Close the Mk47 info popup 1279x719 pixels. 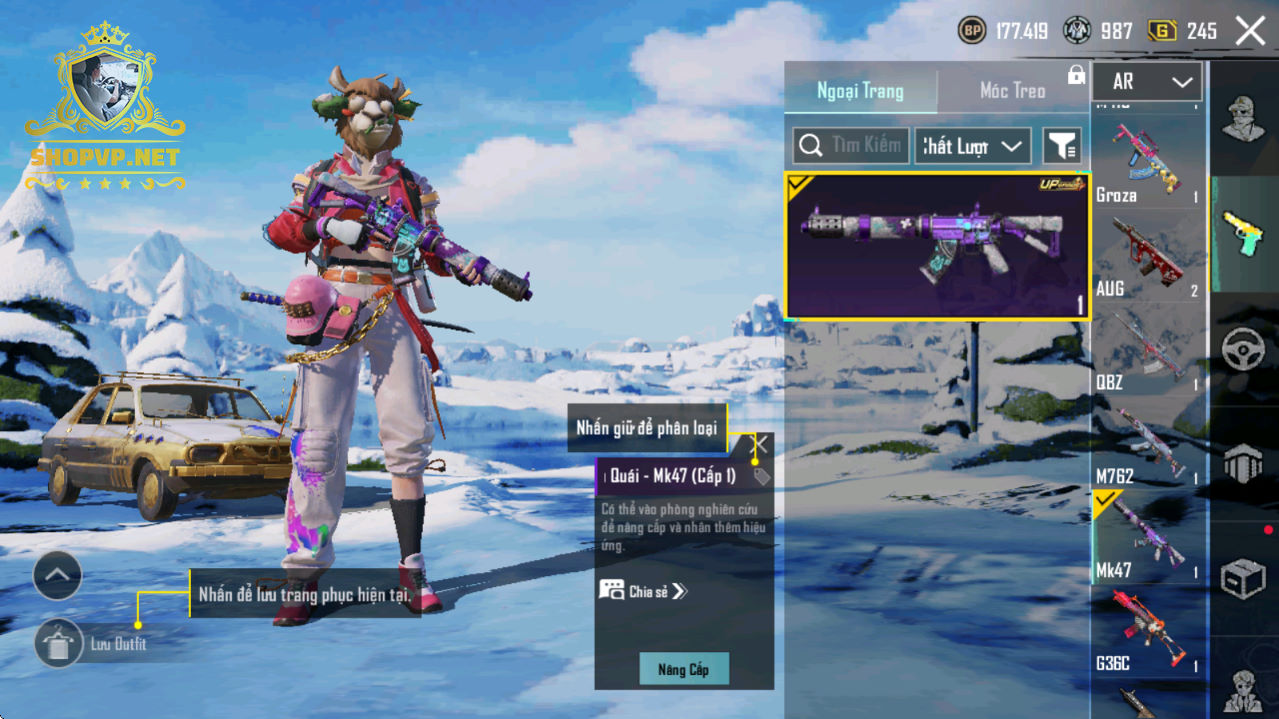[x=761, y=443]
